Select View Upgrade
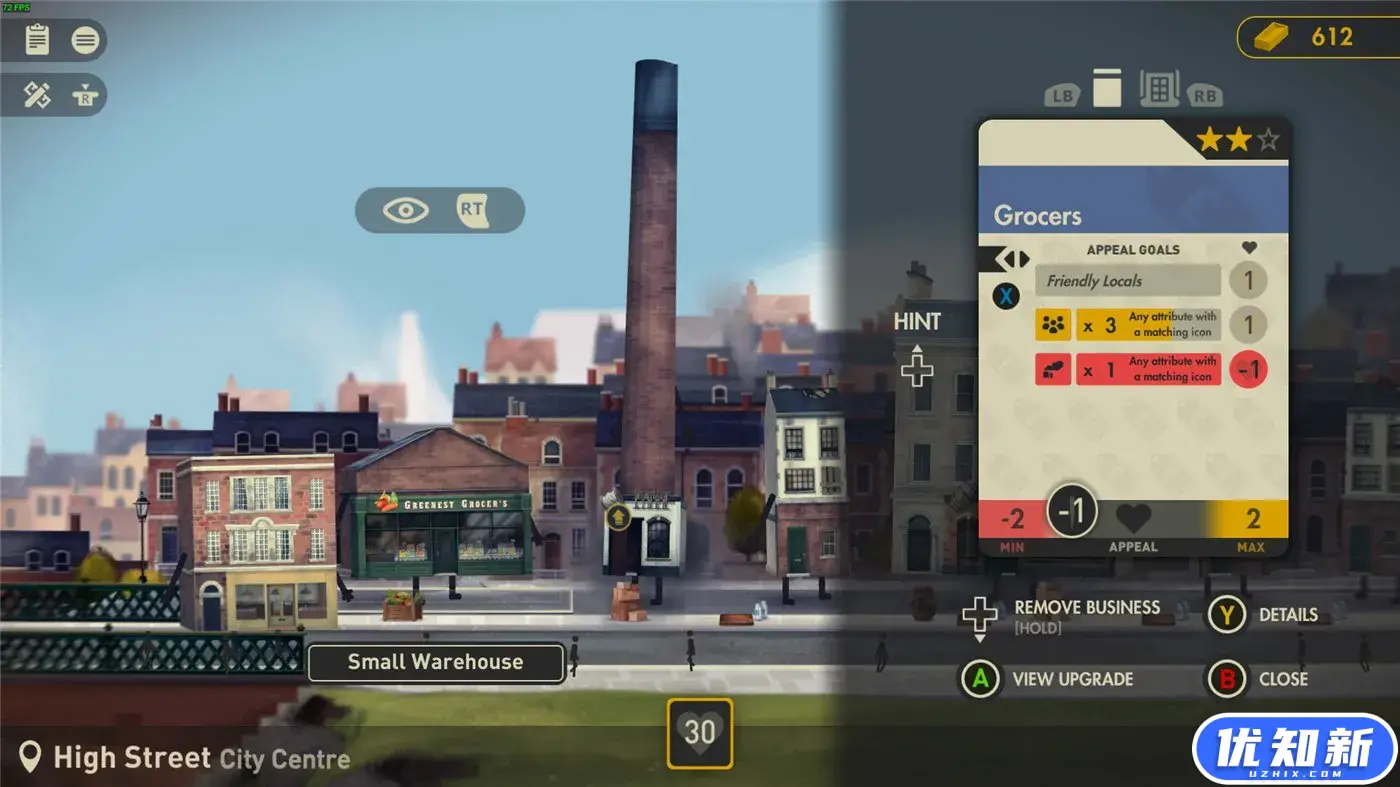The height and width of the screenshot is (787, 1400). pyautogui.click(x=1072, y=679)
